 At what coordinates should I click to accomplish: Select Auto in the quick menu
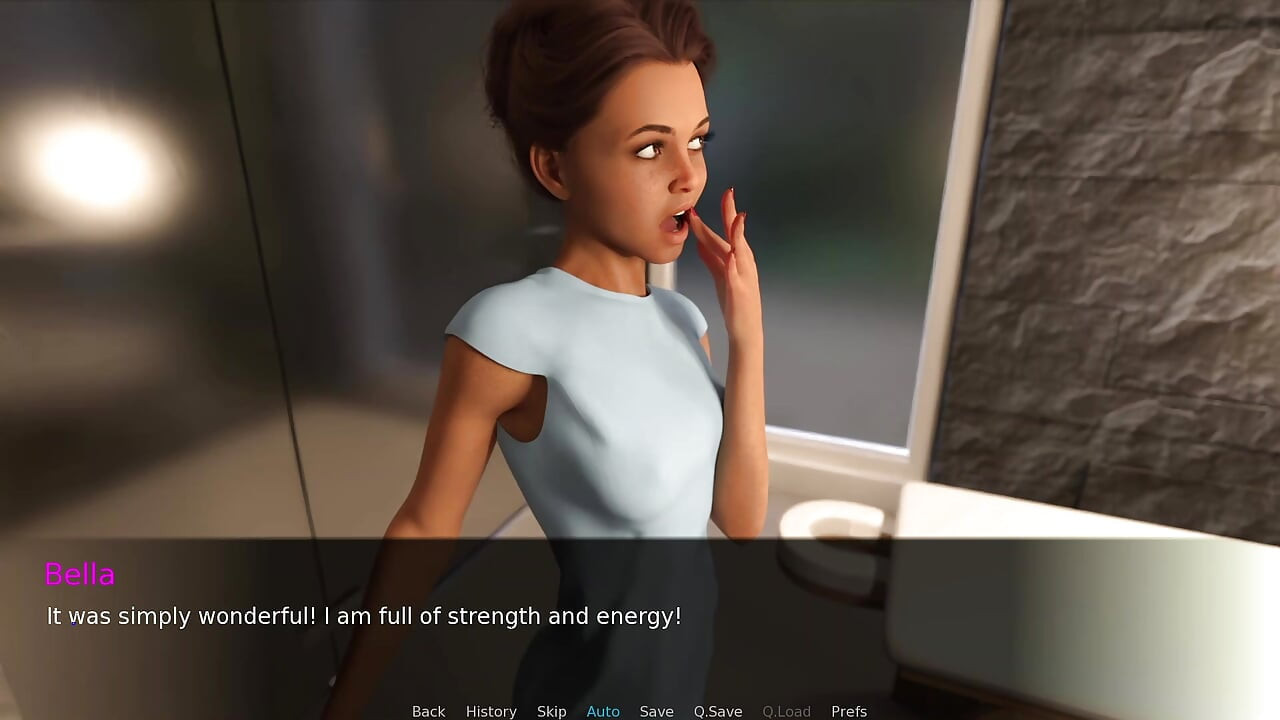(603, 710)
